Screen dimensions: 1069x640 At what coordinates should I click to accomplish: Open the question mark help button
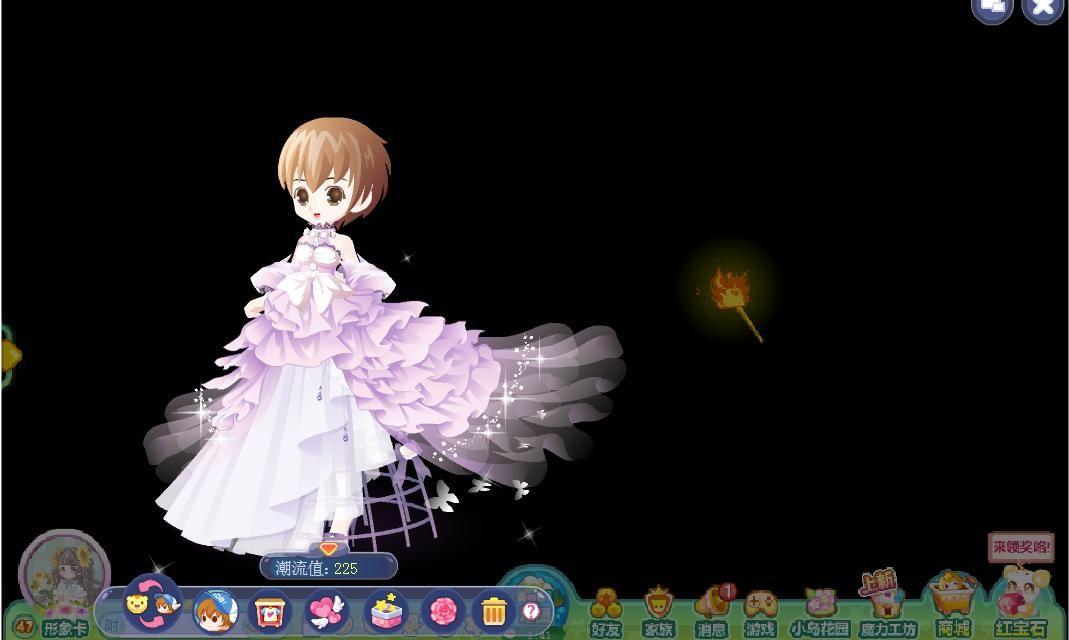point(531,610)
